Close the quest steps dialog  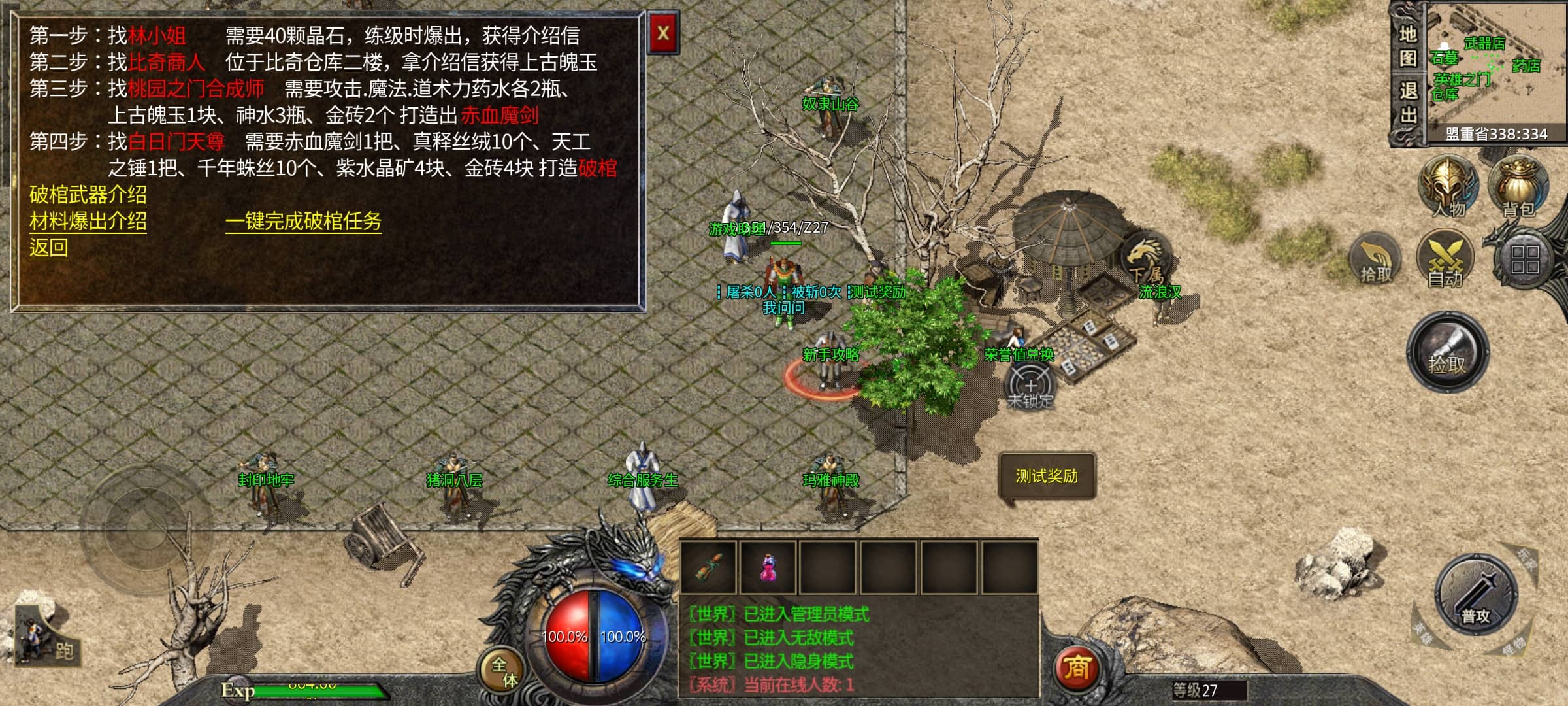point(663,33)
